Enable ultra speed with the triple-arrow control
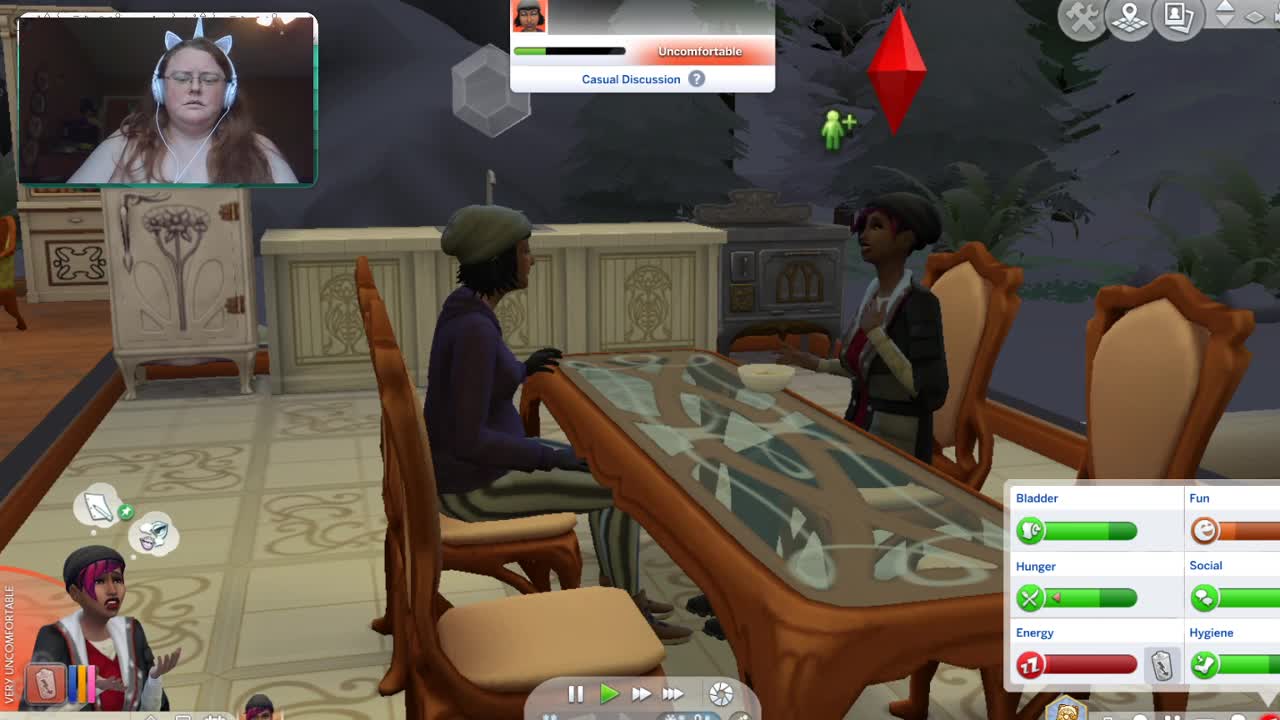 pos(673,692)
